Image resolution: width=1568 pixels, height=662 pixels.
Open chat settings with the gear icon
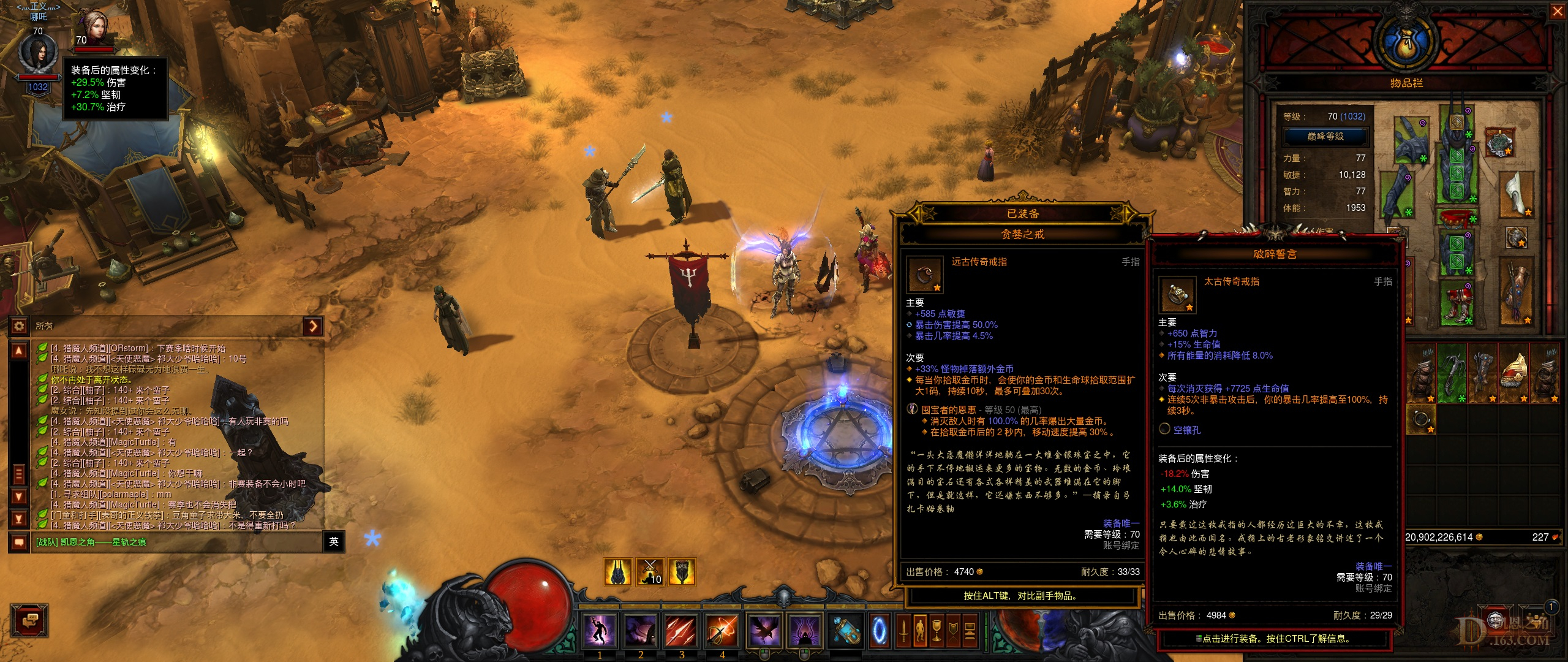19,326
